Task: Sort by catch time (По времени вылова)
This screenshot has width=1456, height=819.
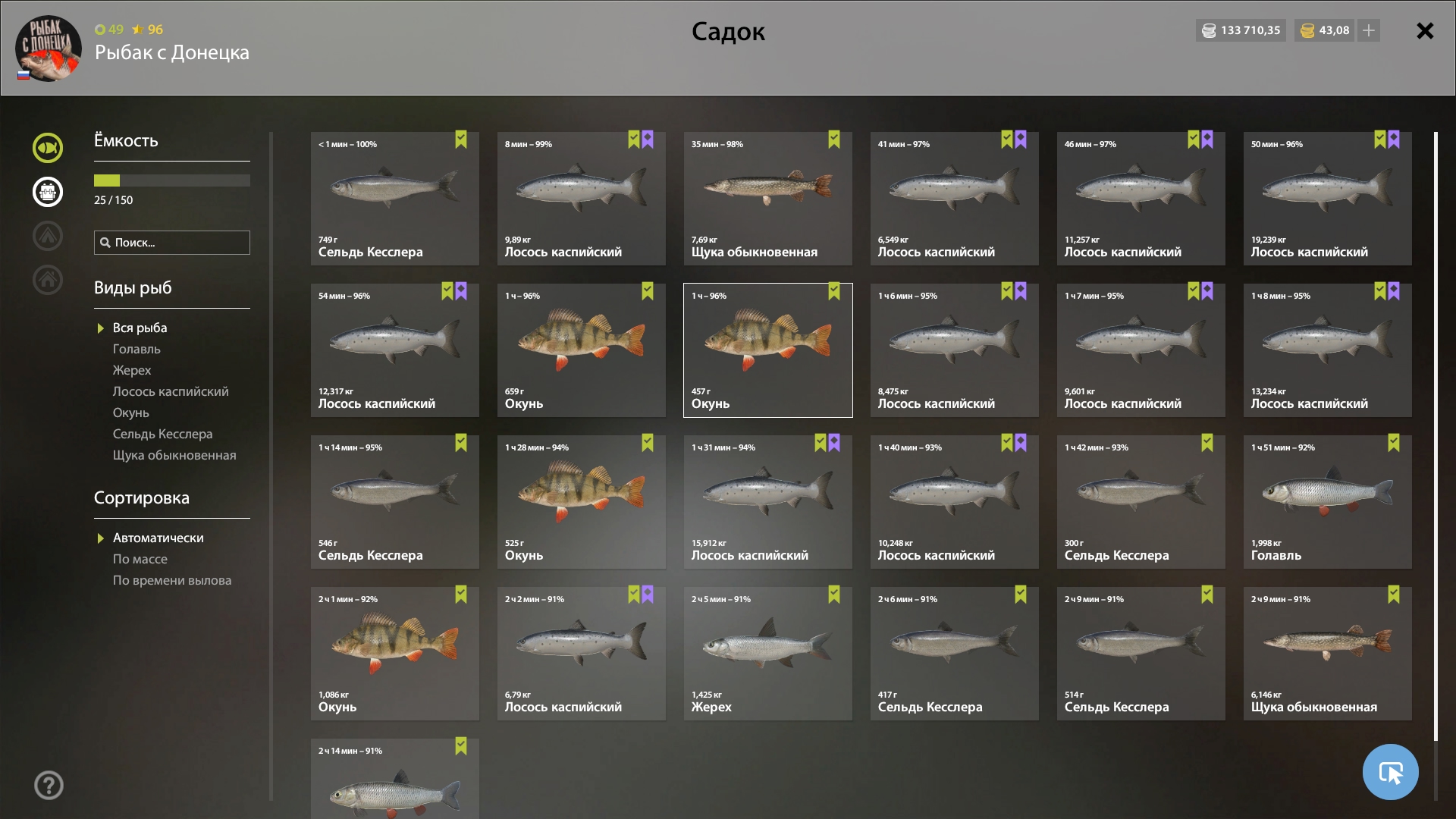Action: [x=172, y=580]
